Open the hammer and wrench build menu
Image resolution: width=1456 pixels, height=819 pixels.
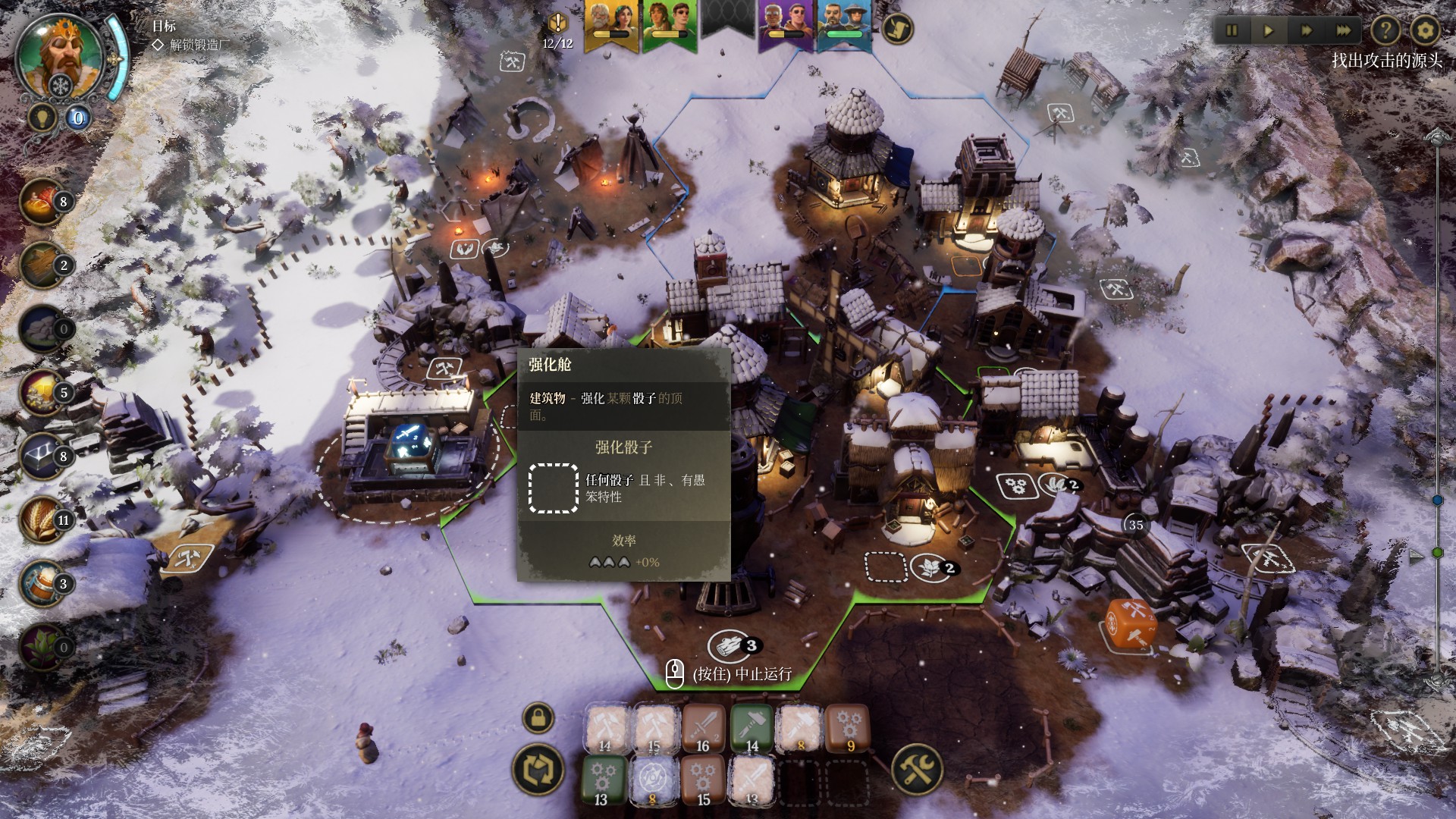click(x=917, y=769)
